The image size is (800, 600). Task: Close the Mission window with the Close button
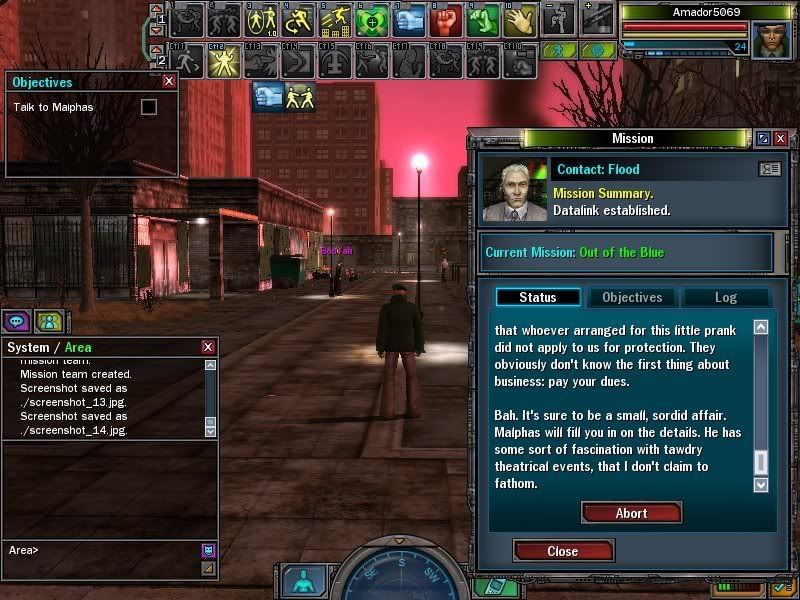coord(562,551)
